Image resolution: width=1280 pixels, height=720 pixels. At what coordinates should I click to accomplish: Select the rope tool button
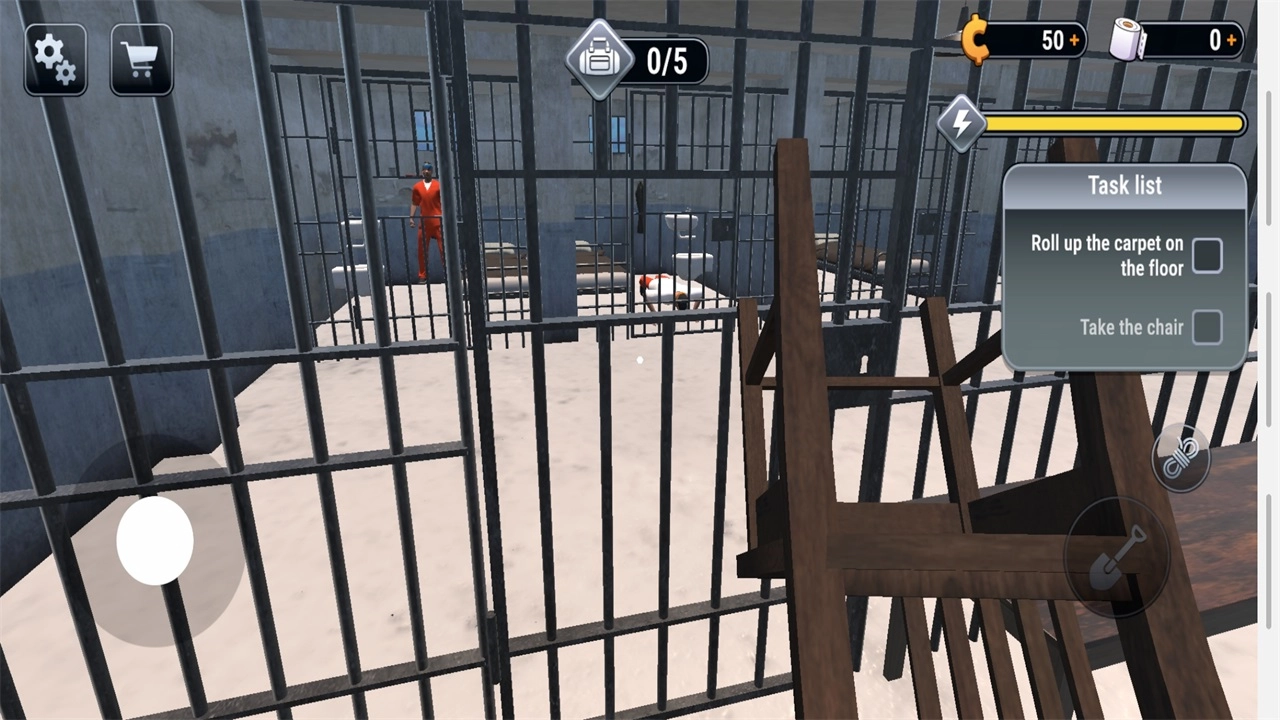[1180, 458]
